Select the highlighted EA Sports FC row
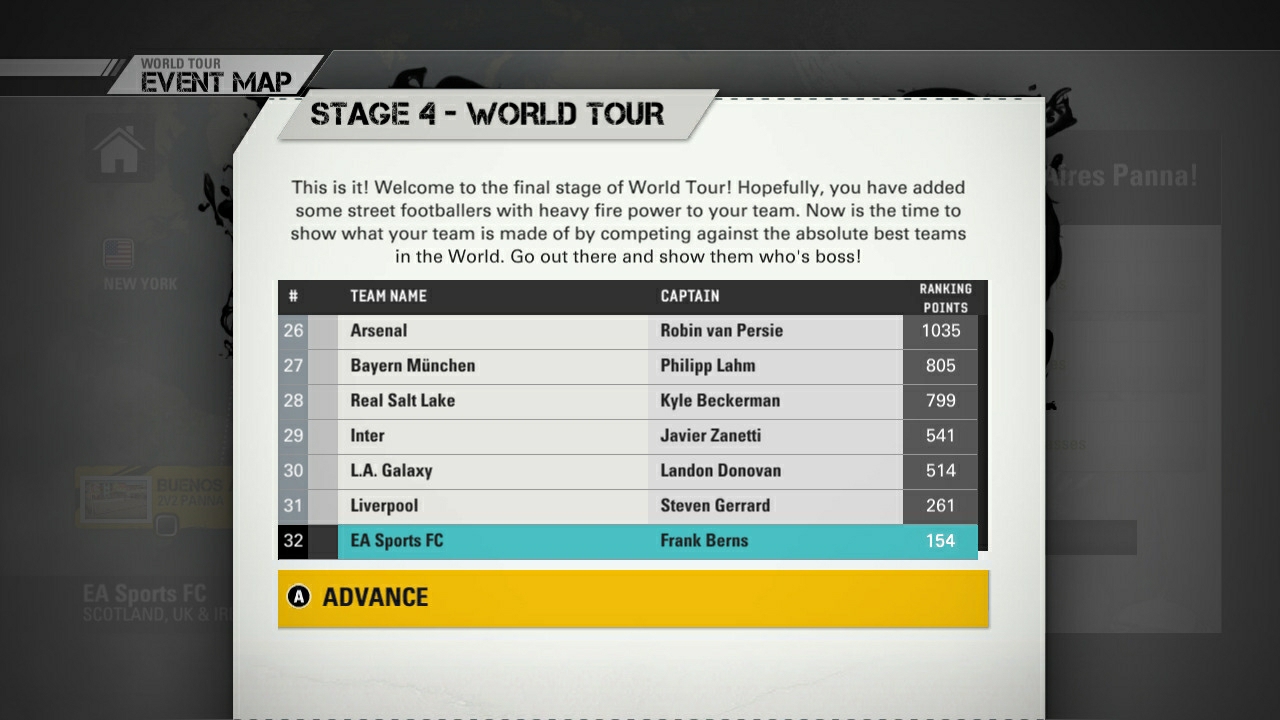This screenshot has width=1280, height=720. 628,540
